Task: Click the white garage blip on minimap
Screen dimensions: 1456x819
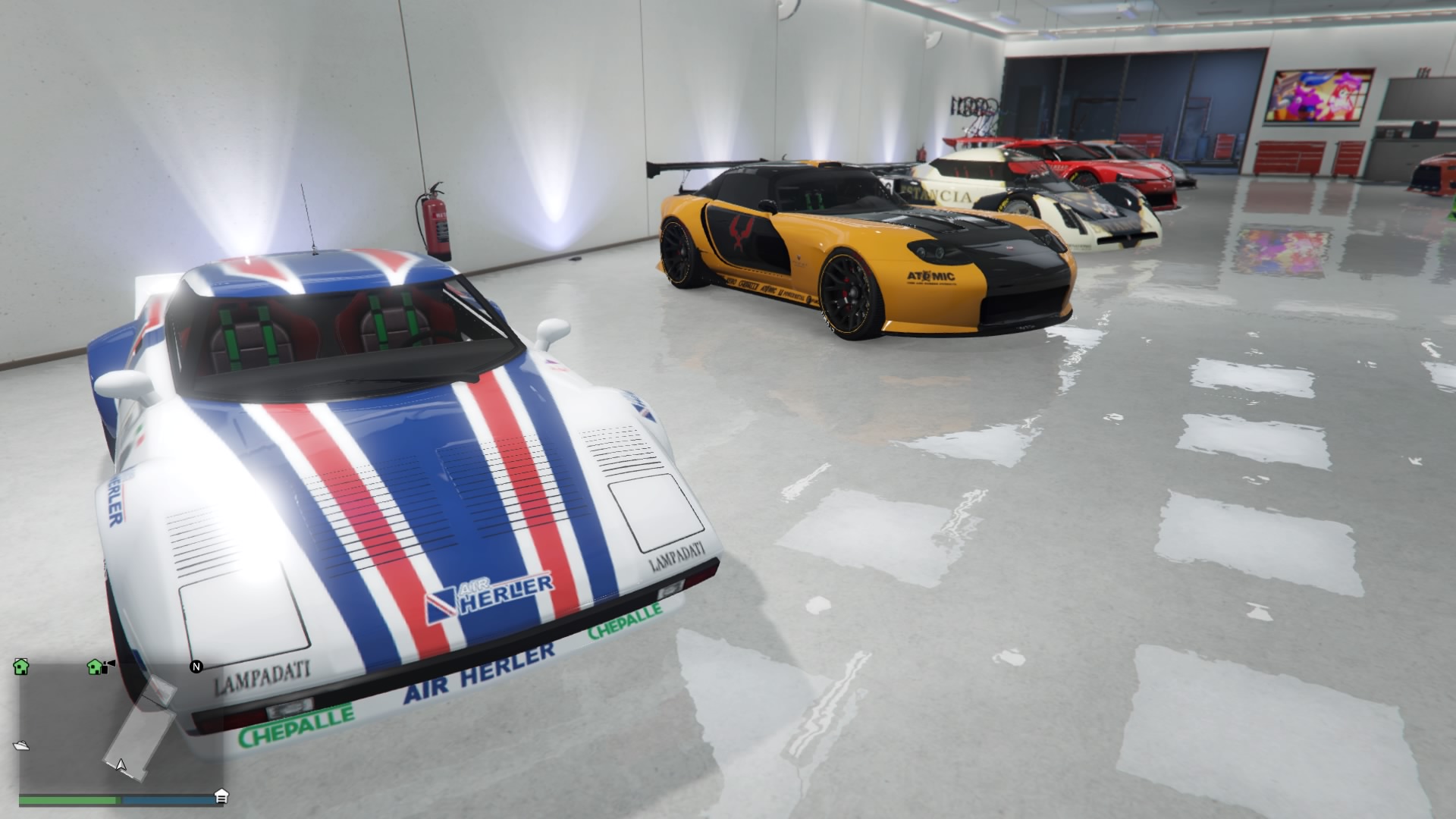Action: (x=221, y=795)
